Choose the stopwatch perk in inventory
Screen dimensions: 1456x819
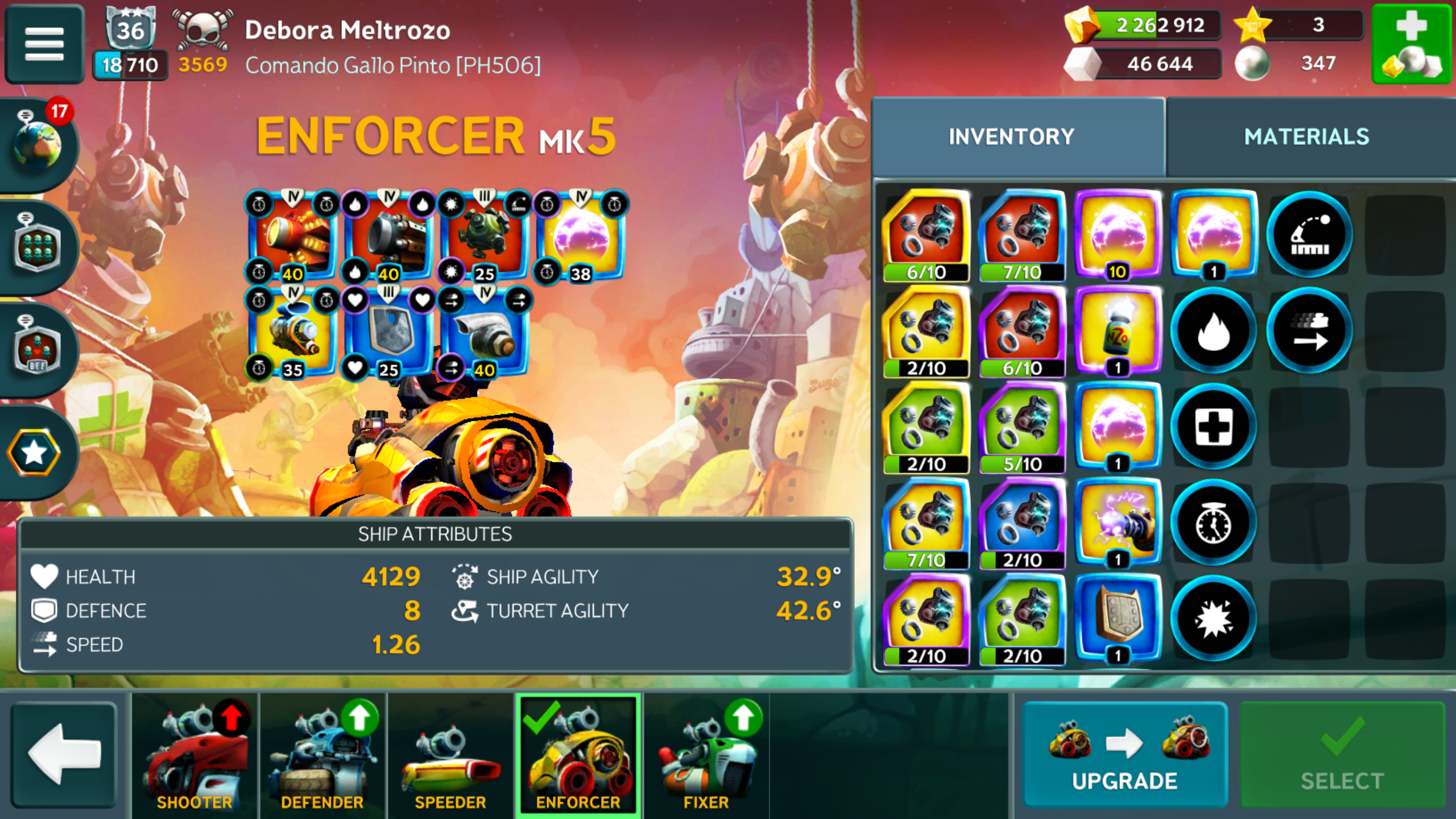coord(1213,523)
